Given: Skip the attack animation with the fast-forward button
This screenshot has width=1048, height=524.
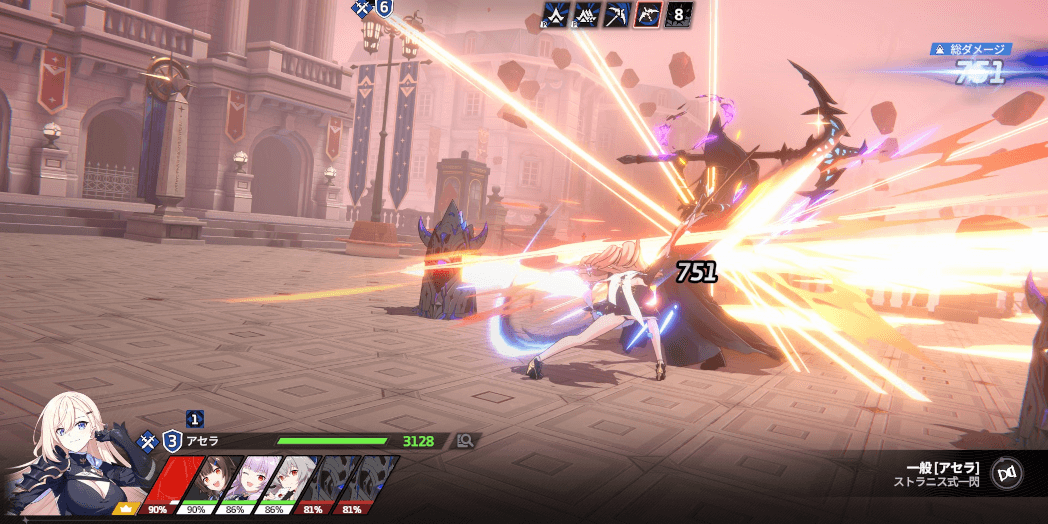Looking at the screenshot, I should (1006, 473).
